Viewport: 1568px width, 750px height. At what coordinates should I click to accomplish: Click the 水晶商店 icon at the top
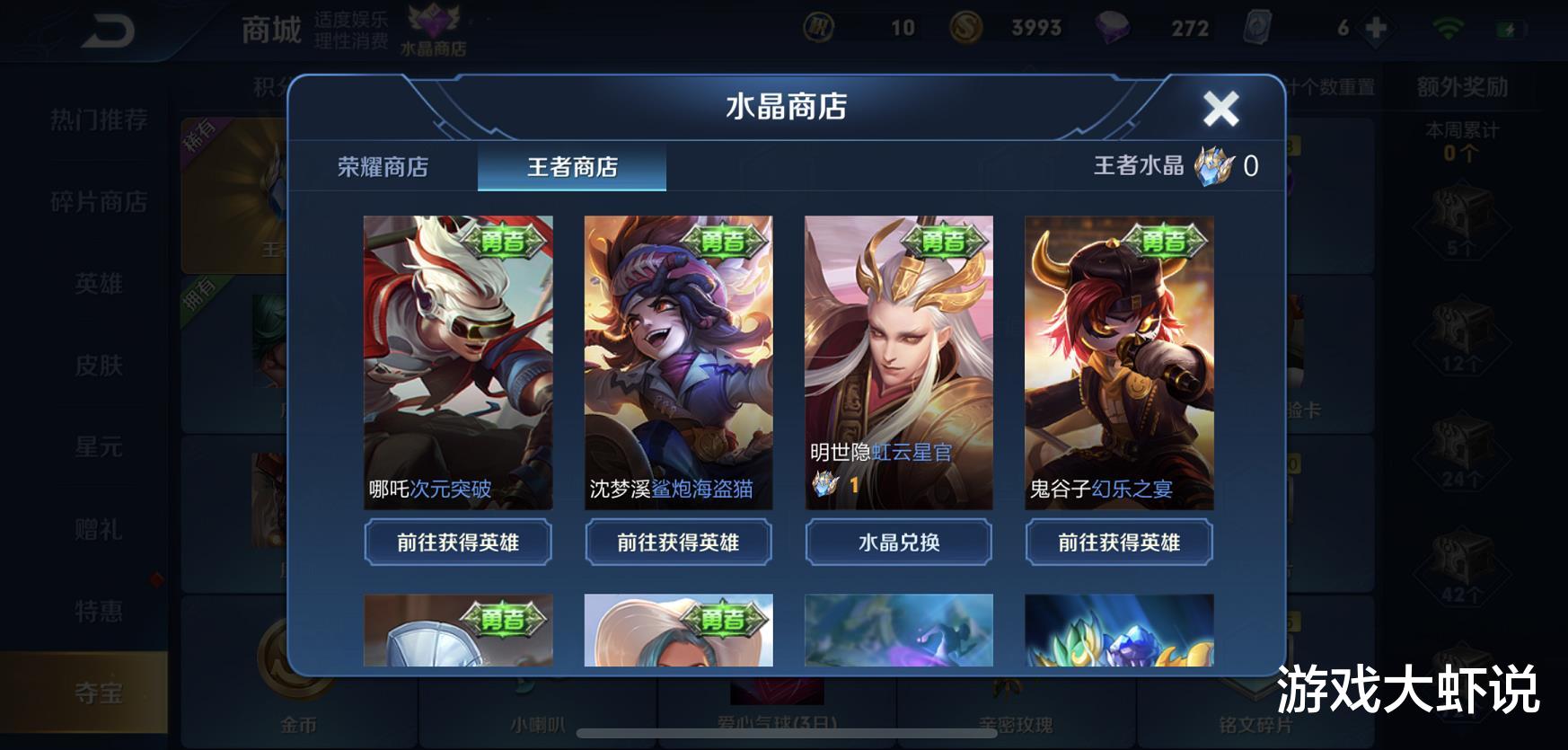click(433, 27)
